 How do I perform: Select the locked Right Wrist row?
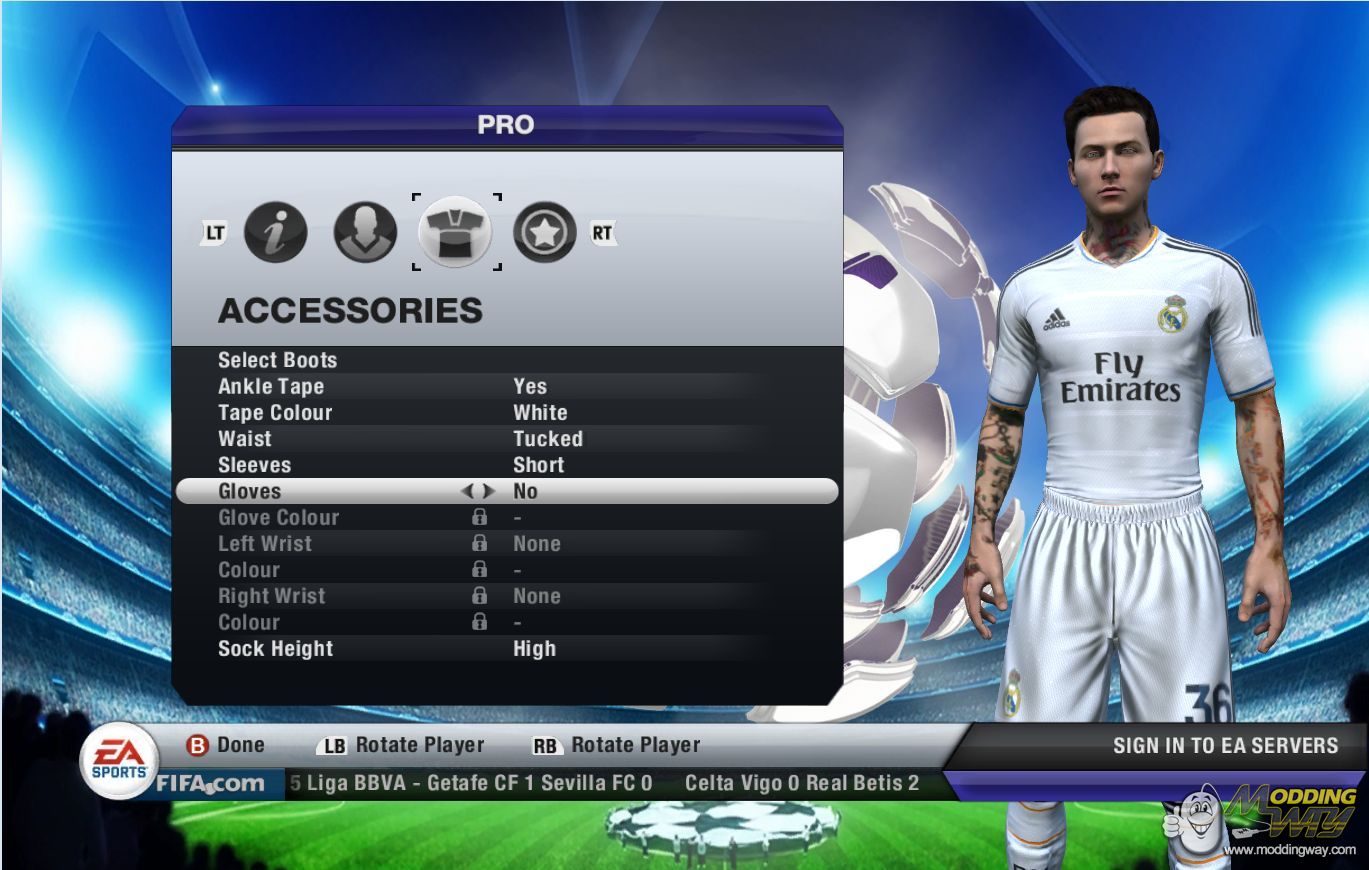pyautogui.click(x=272, y=596)
